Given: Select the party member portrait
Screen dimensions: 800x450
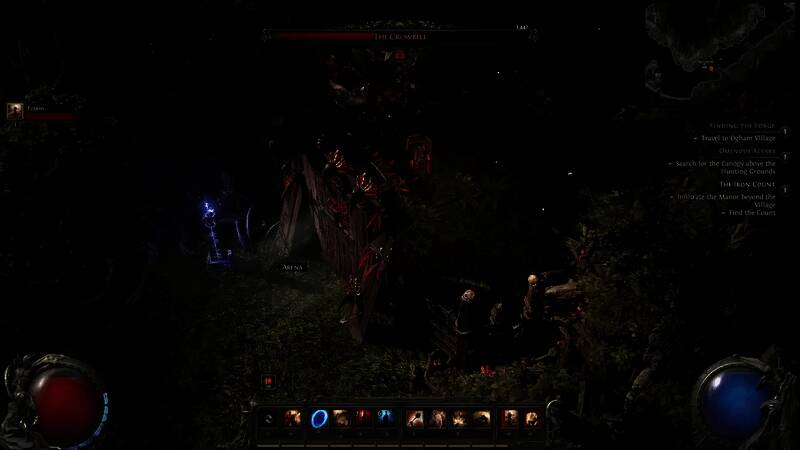Looking at the screenshot, I should (x=15, y=112).
